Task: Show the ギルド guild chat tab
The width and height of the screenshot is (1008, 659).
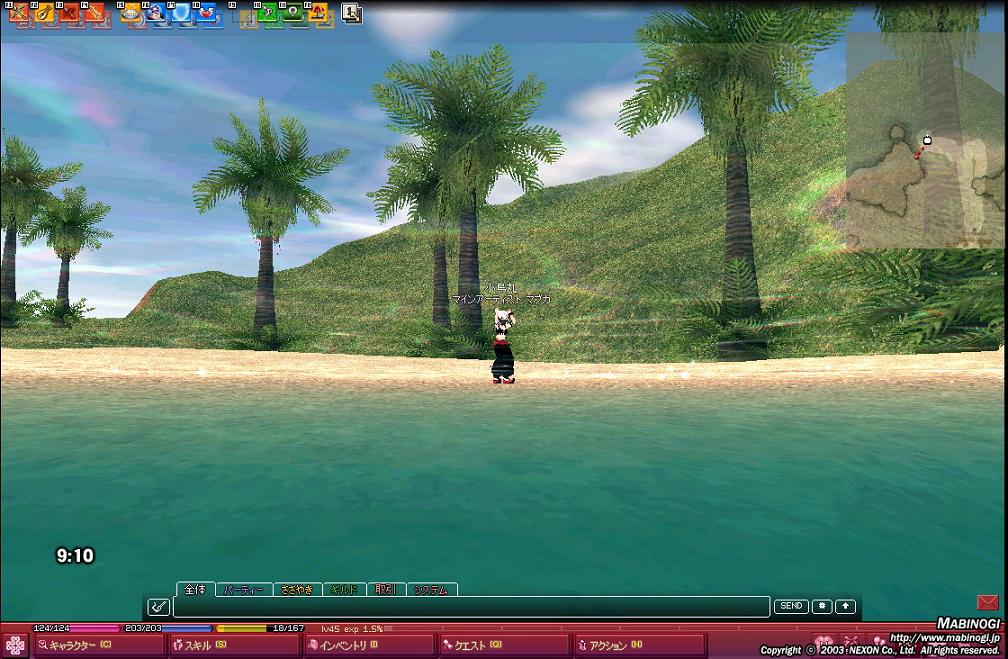Action: click(x=344, y=590)
